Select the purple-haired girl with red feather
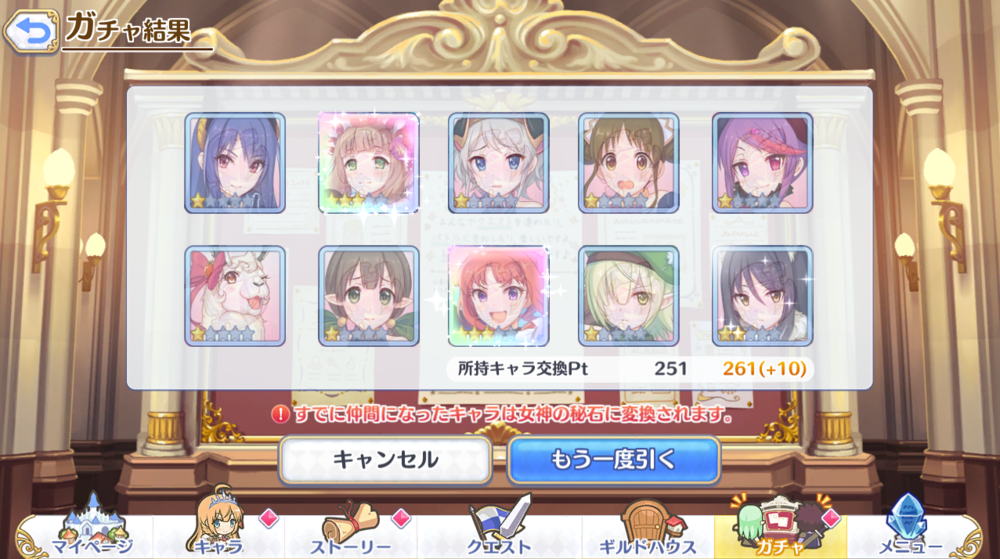Image resolution: width=1000 pixels, height=559 pixels. pos(762,163)
